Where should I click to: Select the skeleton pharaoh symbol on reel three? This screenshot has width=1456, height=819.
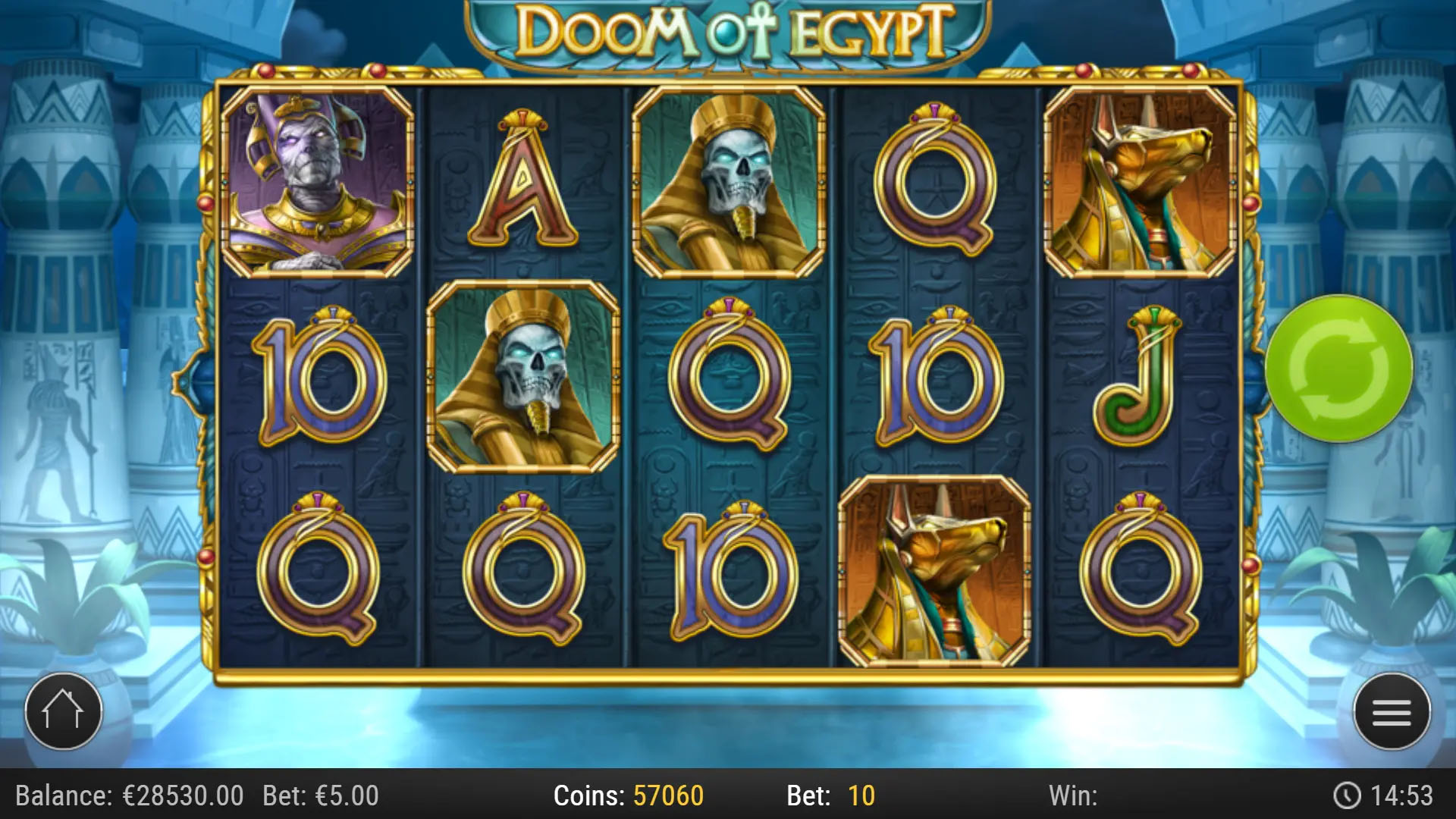732,182
